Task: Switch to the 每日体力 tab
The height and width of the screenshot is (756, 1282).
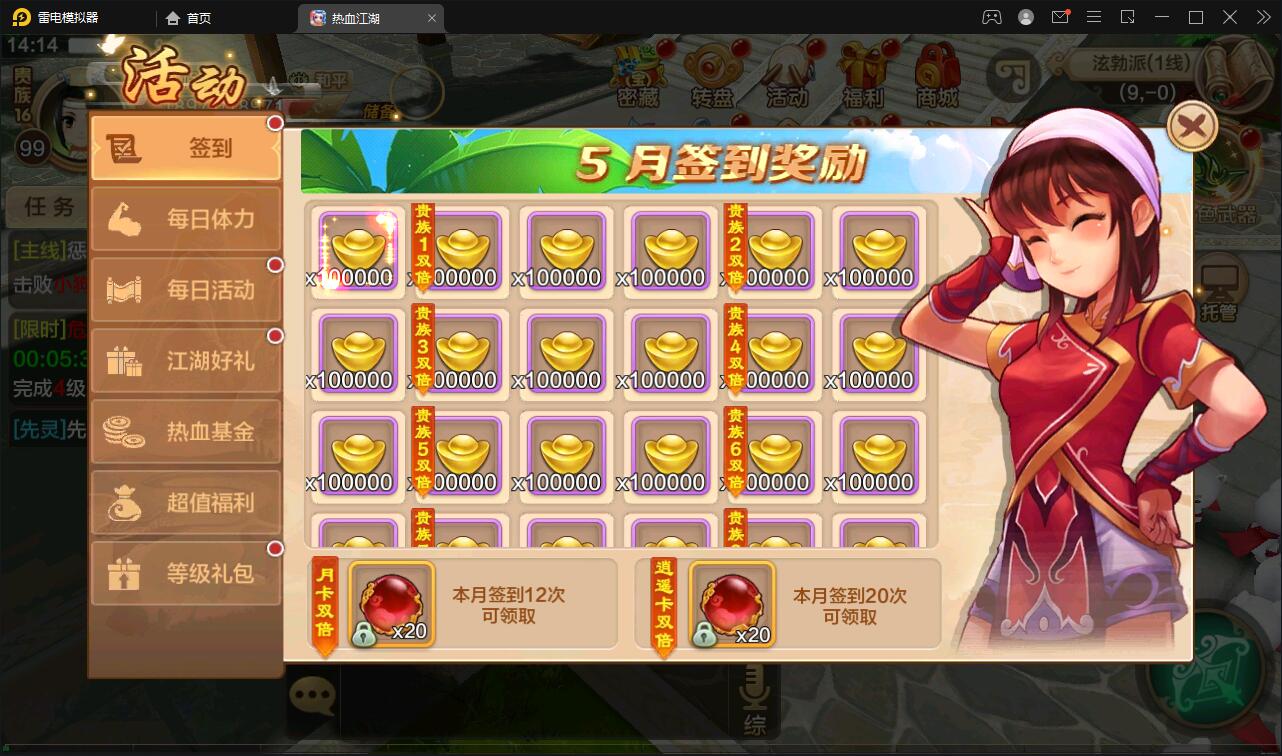Action: 185,218
